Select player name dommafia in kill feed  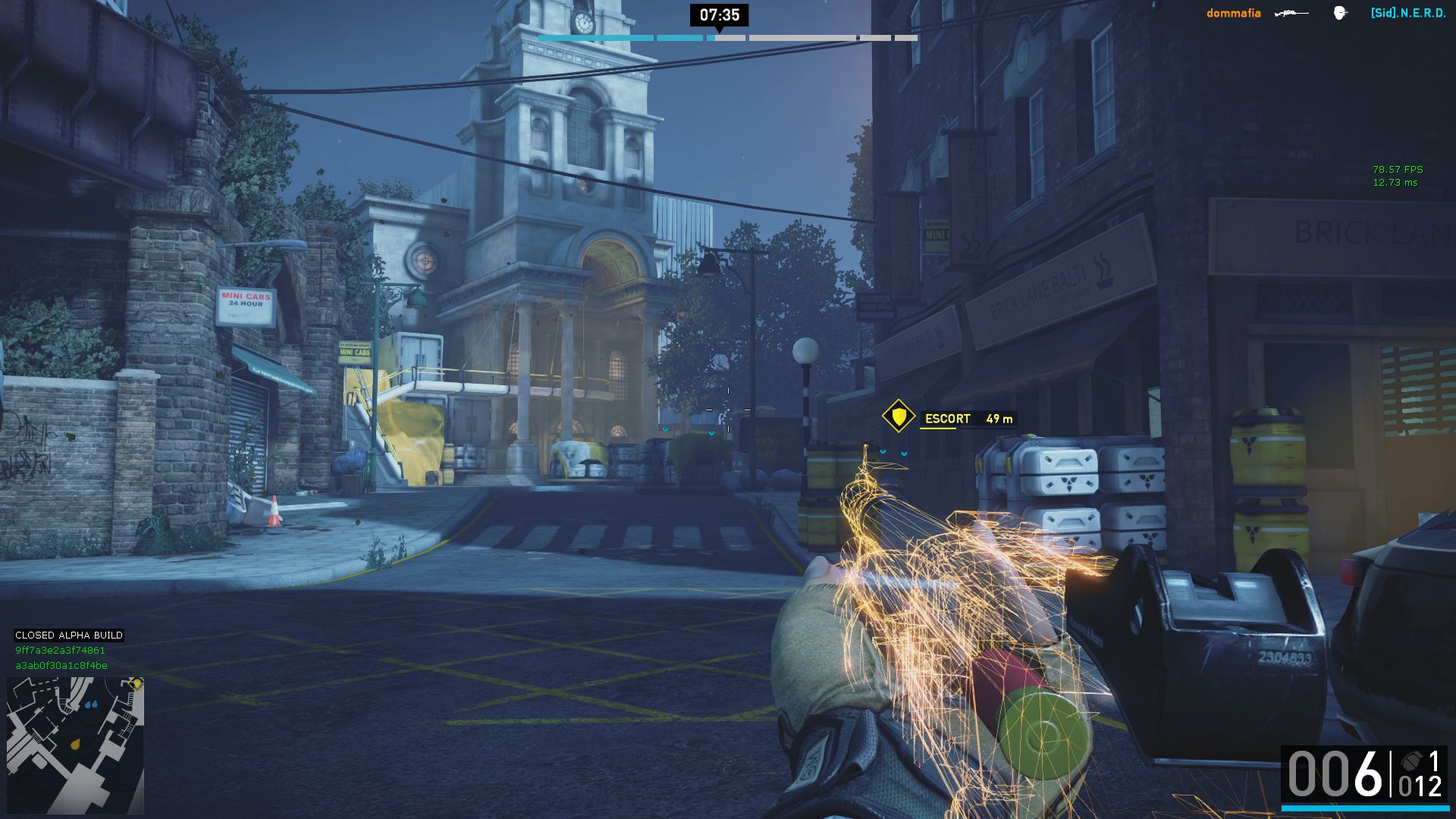point(1234,14)
